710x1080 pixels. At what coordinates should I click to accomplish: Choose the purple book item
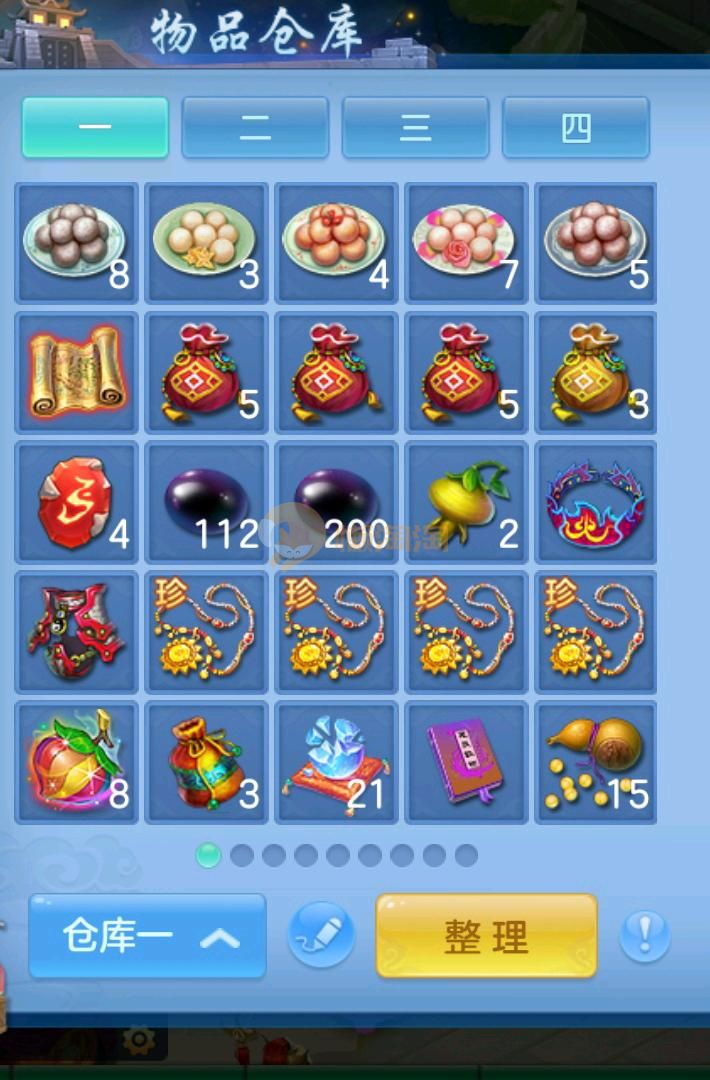click(x=466, y=762)
